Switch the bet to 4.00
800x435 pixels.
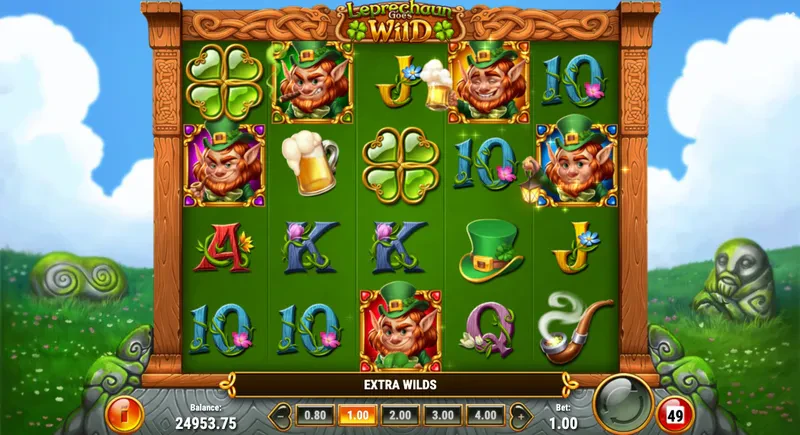[487, 413]
